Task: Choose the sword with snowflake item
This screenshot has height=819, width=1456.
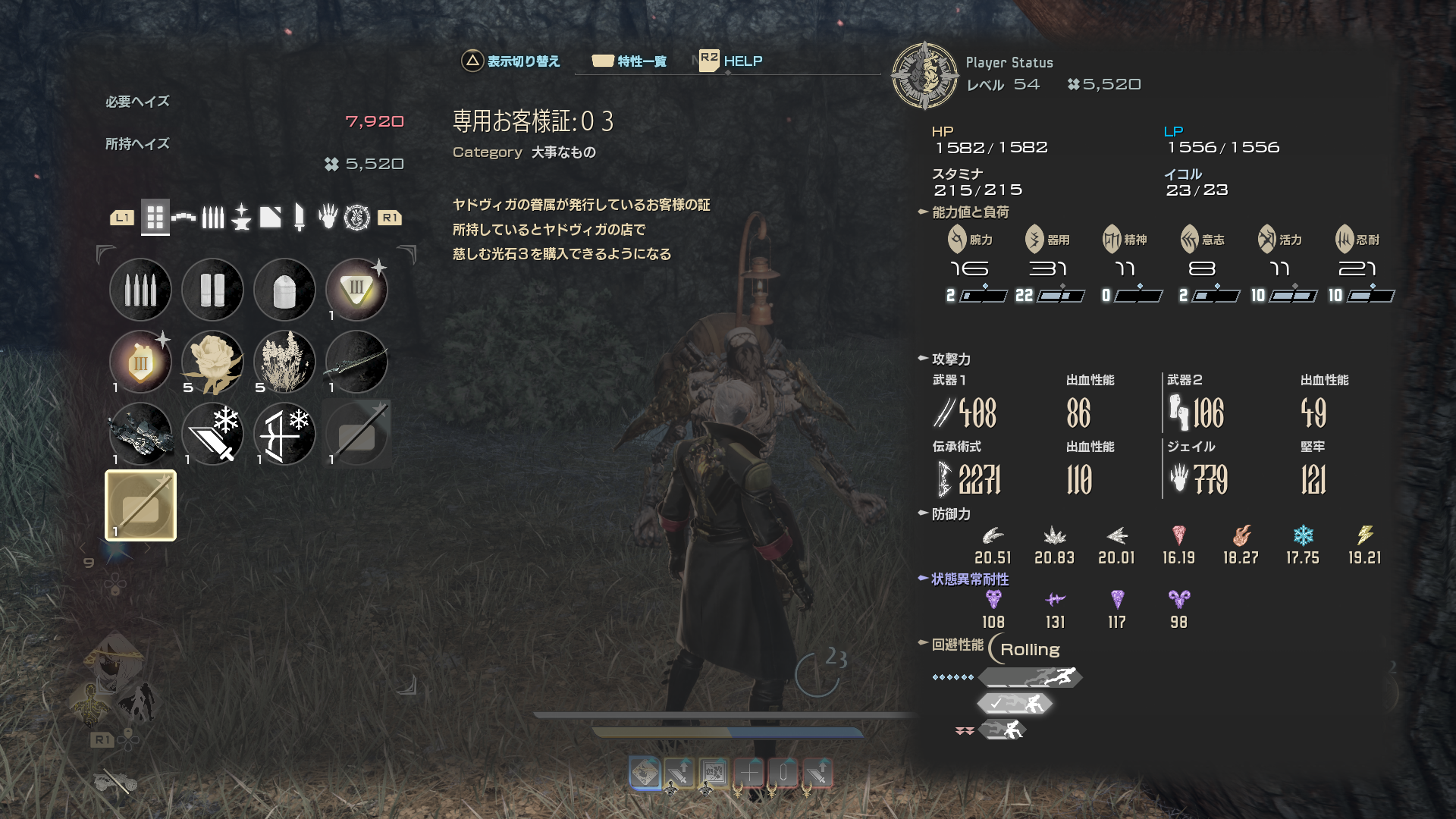Action: 212,434
